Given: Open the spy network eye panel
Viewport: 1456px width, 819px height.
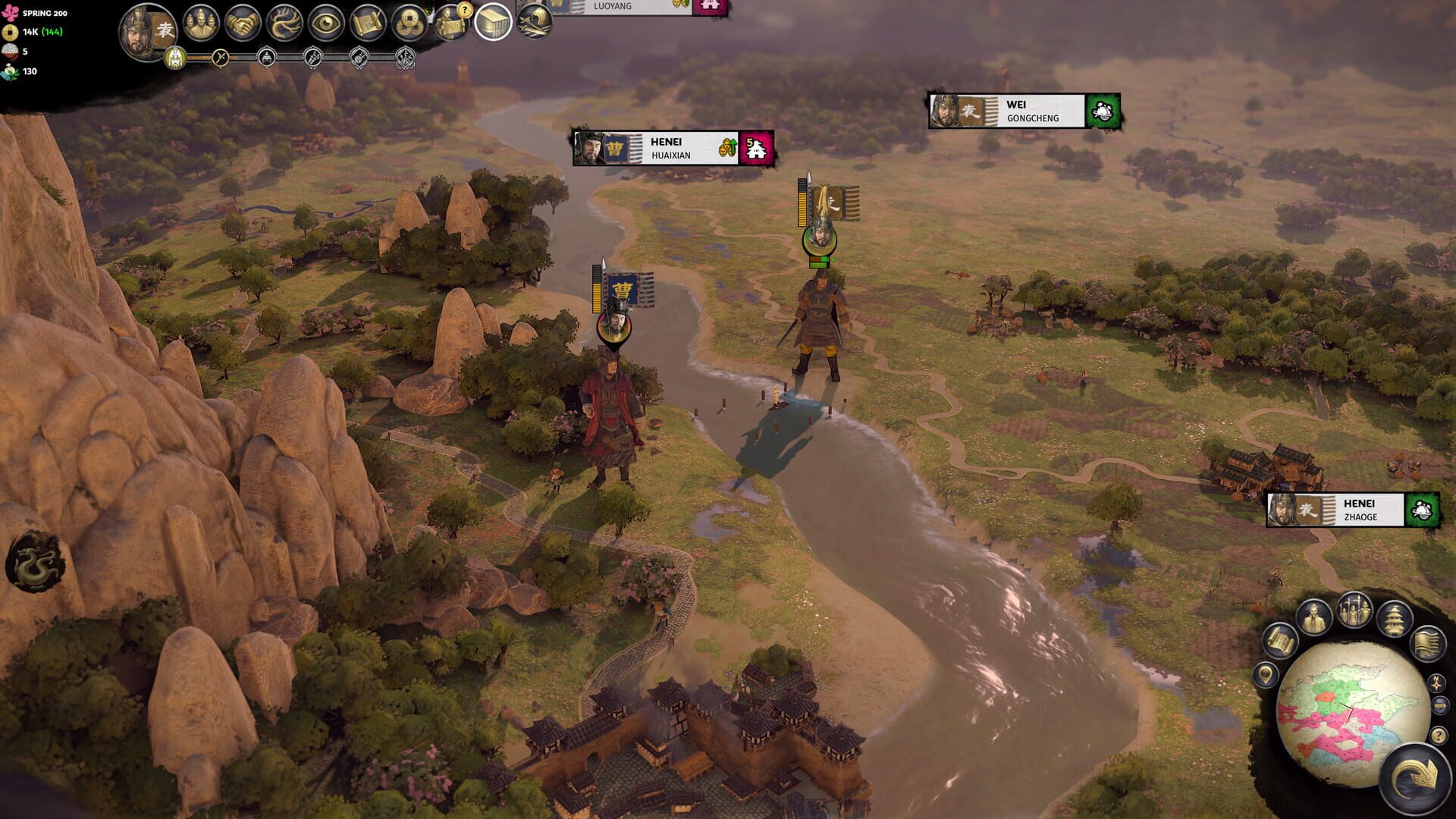Looking at the screenshot, I should point(325,23).
